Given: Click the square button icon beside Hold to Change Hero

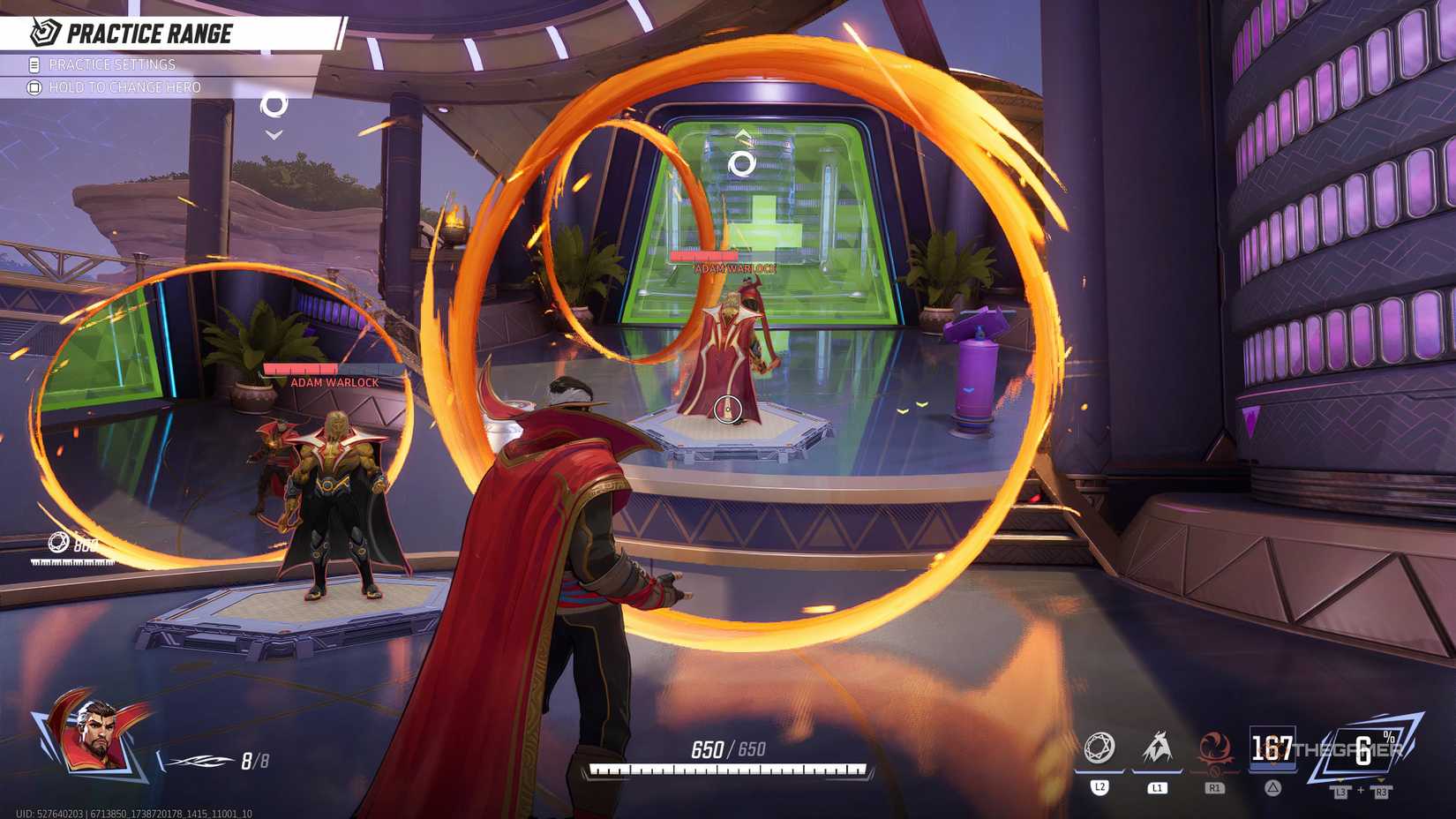Looking at the screenshot, I should [33, 86].
